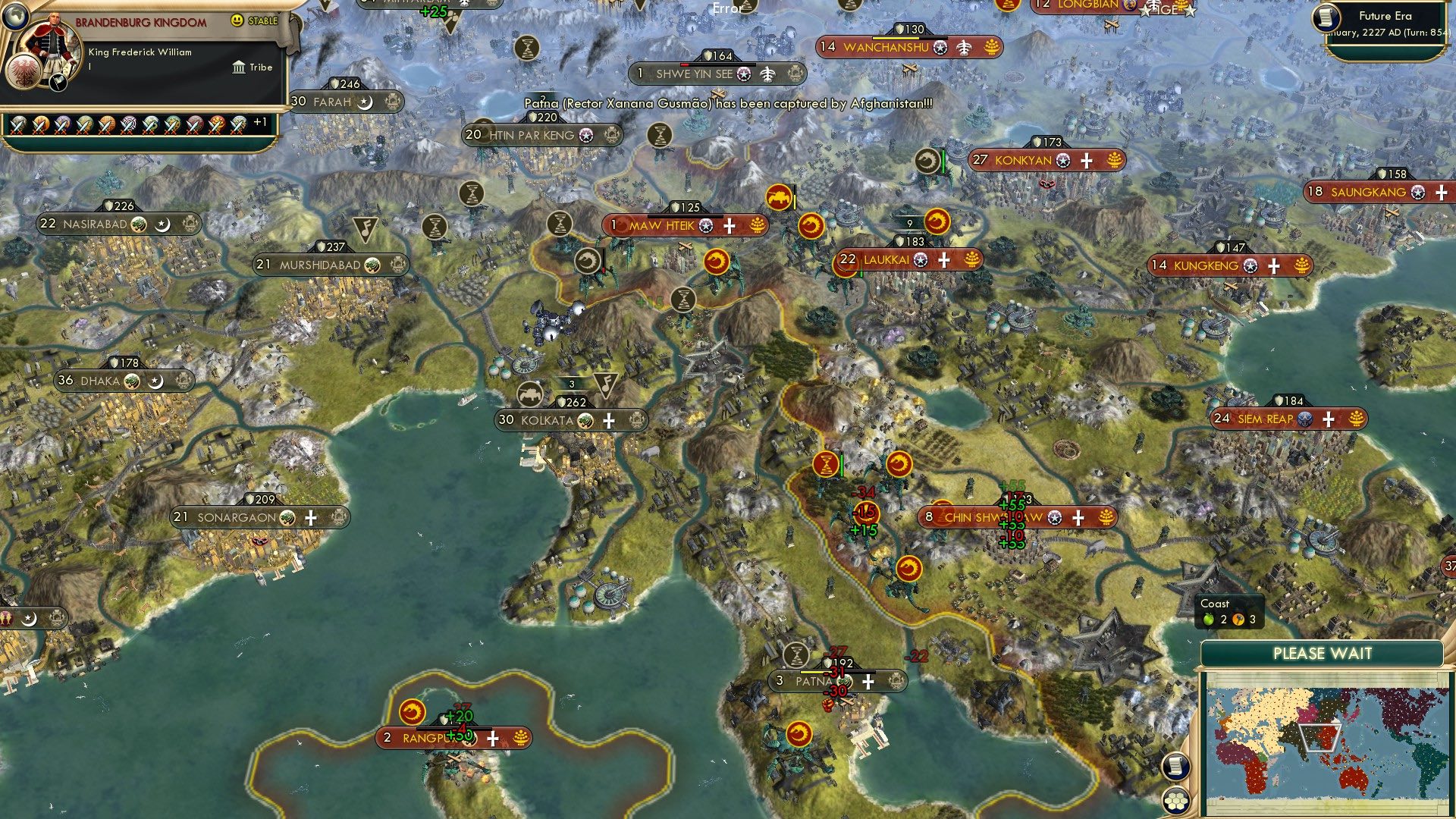Click the Tribe government icon in the leader panel
1456x819 pixels.
click(240, 67)
